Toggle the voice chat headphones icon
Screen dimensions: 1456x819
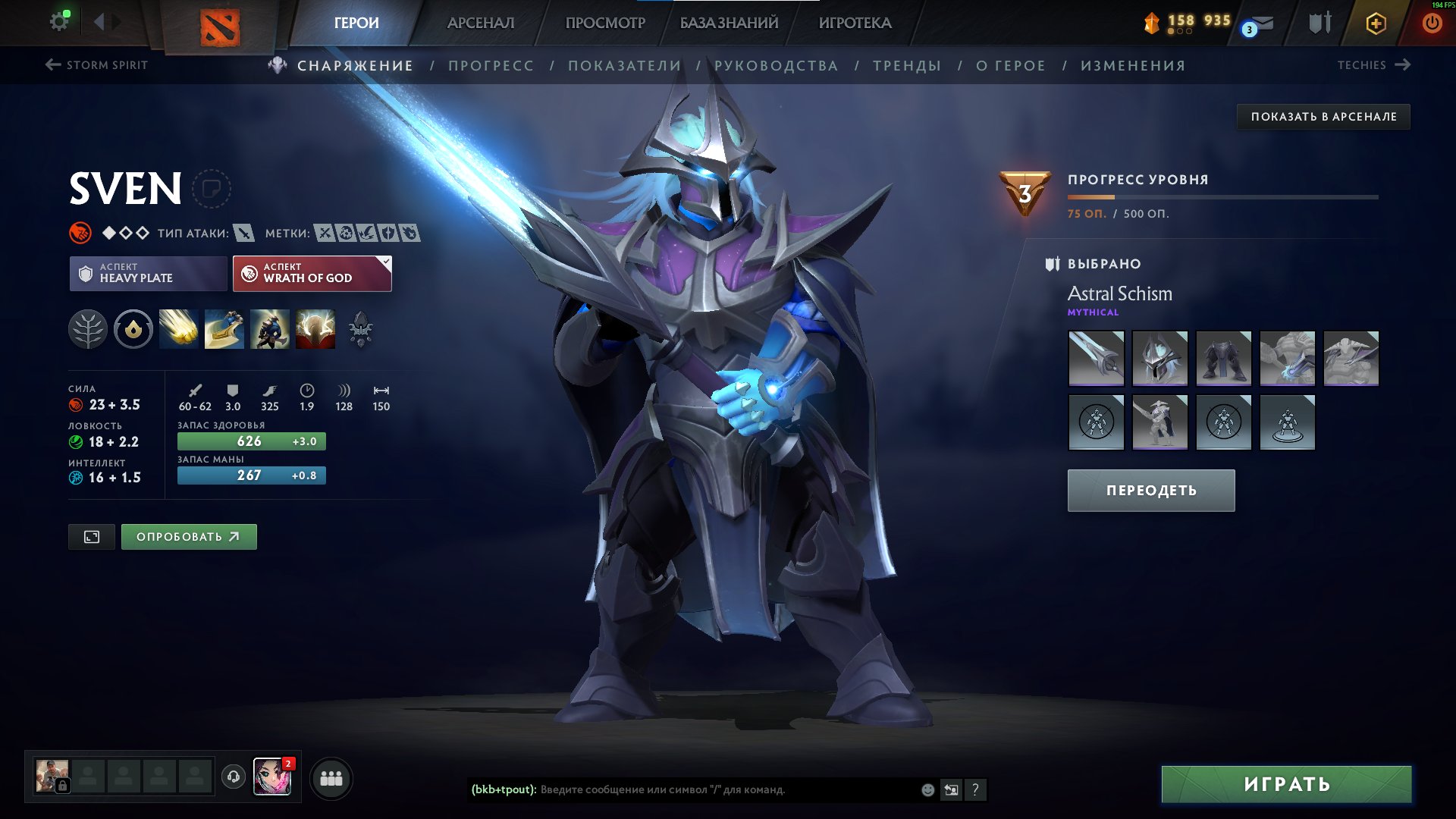coord(232,778)
